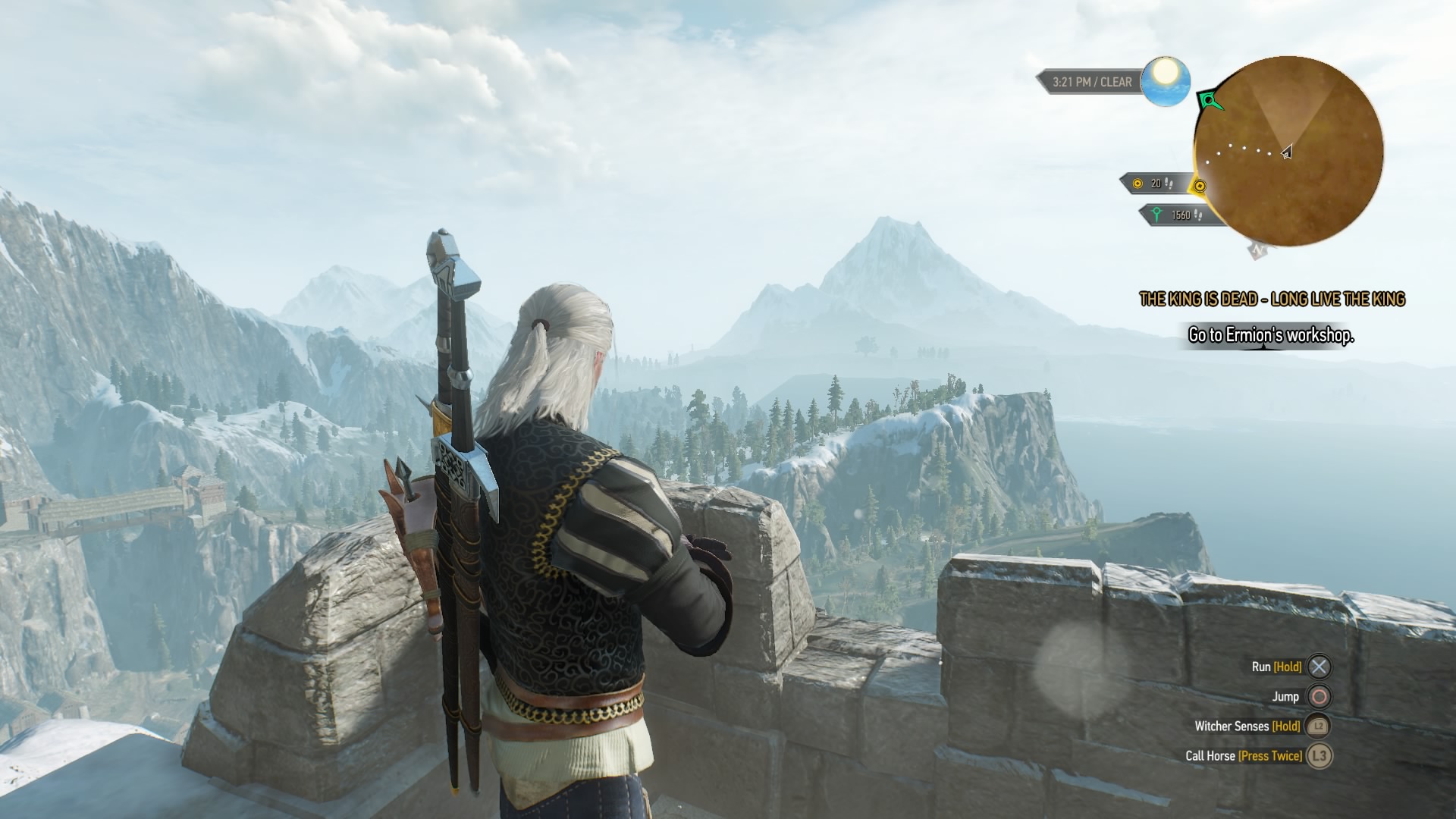This screenshot has height=819, width=1456.
Task: Expand the coin count 20 panel
Action: [1154, 184]
